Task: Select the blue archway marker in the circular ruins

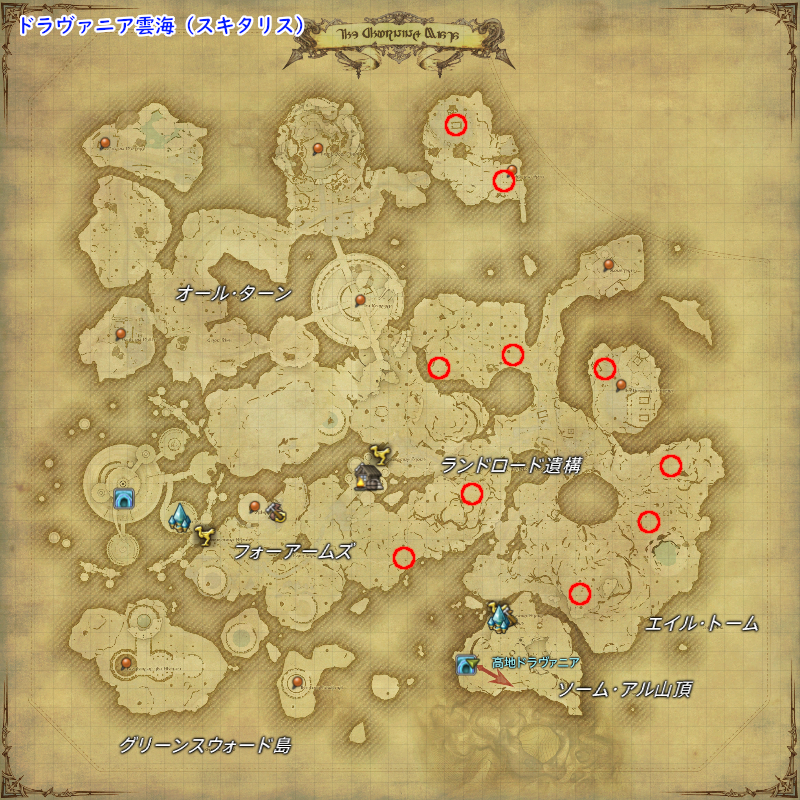Action: pos(124,499)
